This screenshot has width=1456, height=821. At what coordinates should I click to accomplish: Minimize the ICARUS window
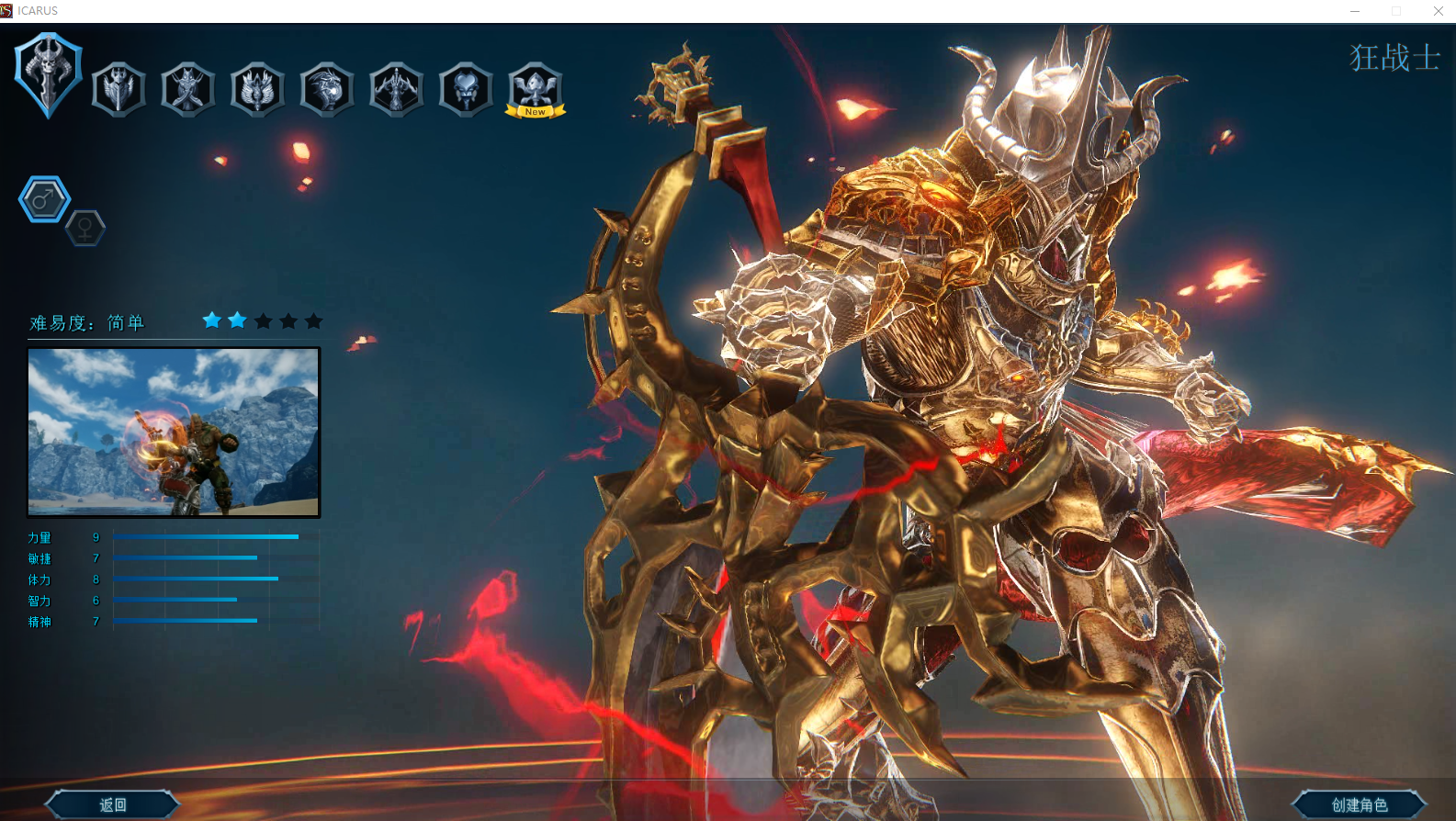(x=1354, y=11)
